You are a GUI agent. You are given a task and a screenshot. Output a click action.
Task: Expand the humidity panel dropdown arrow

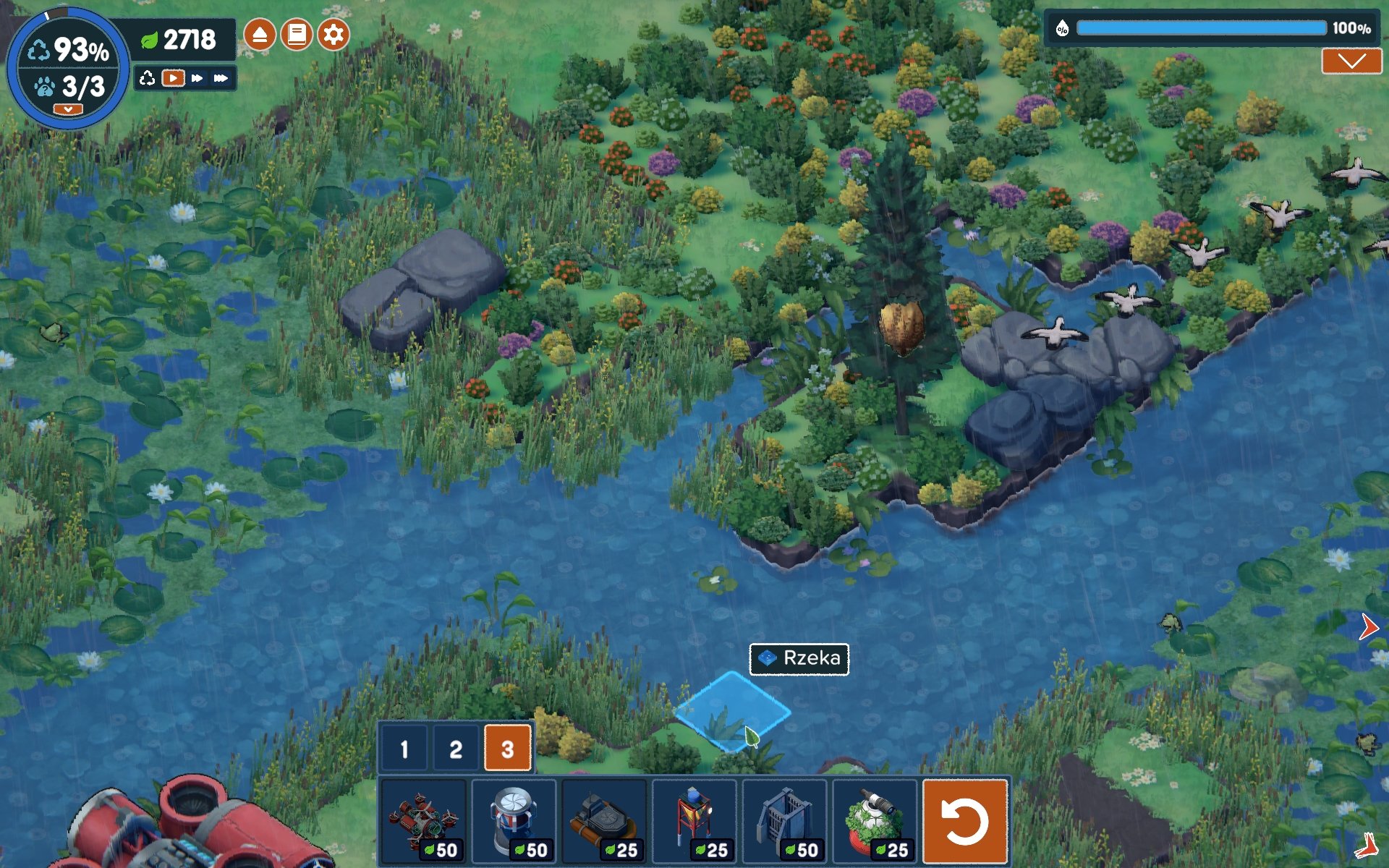click(x=1351, y=61)
